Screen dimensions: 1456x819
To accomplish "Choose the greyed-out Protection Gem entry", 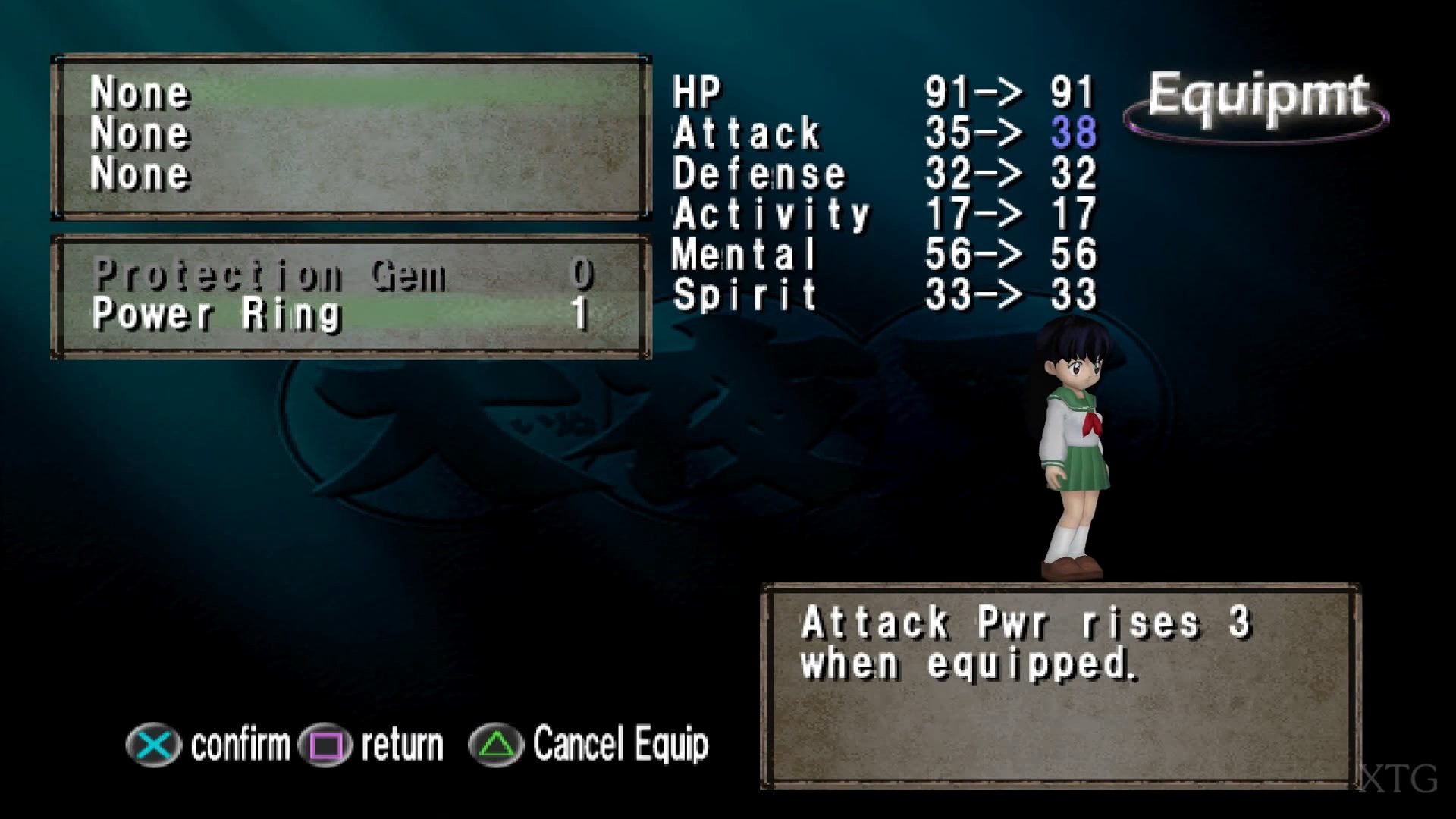I will pyautogui.click(x=269, y=275).
